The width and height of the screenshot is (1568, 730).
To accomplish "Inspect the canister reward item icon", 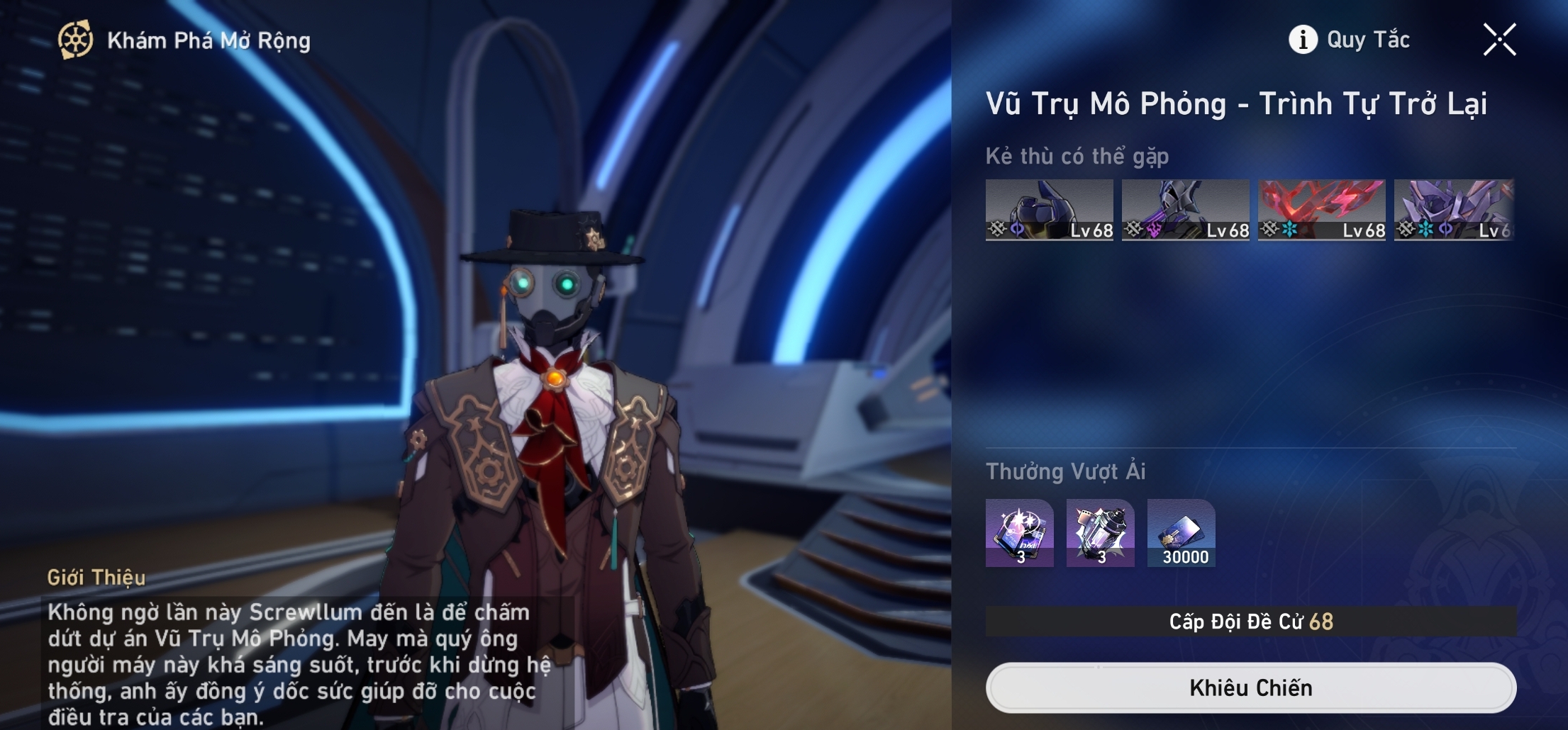I will point(1100,533).
